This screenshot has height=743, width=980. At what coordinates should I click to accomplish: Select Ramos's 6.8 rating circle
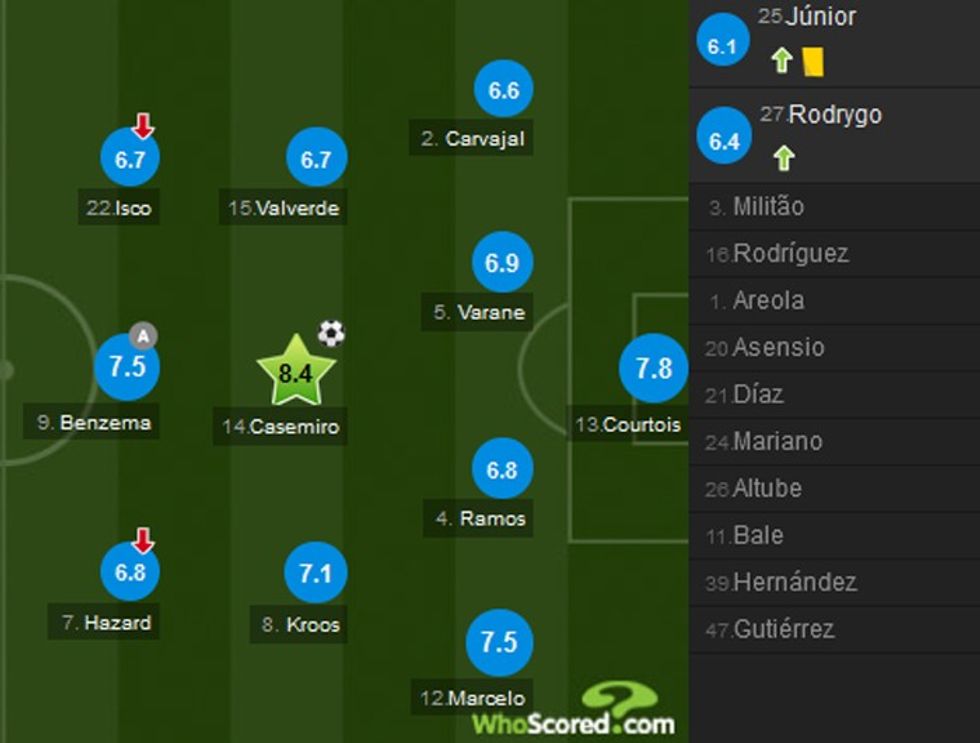[x=501, y=469]
